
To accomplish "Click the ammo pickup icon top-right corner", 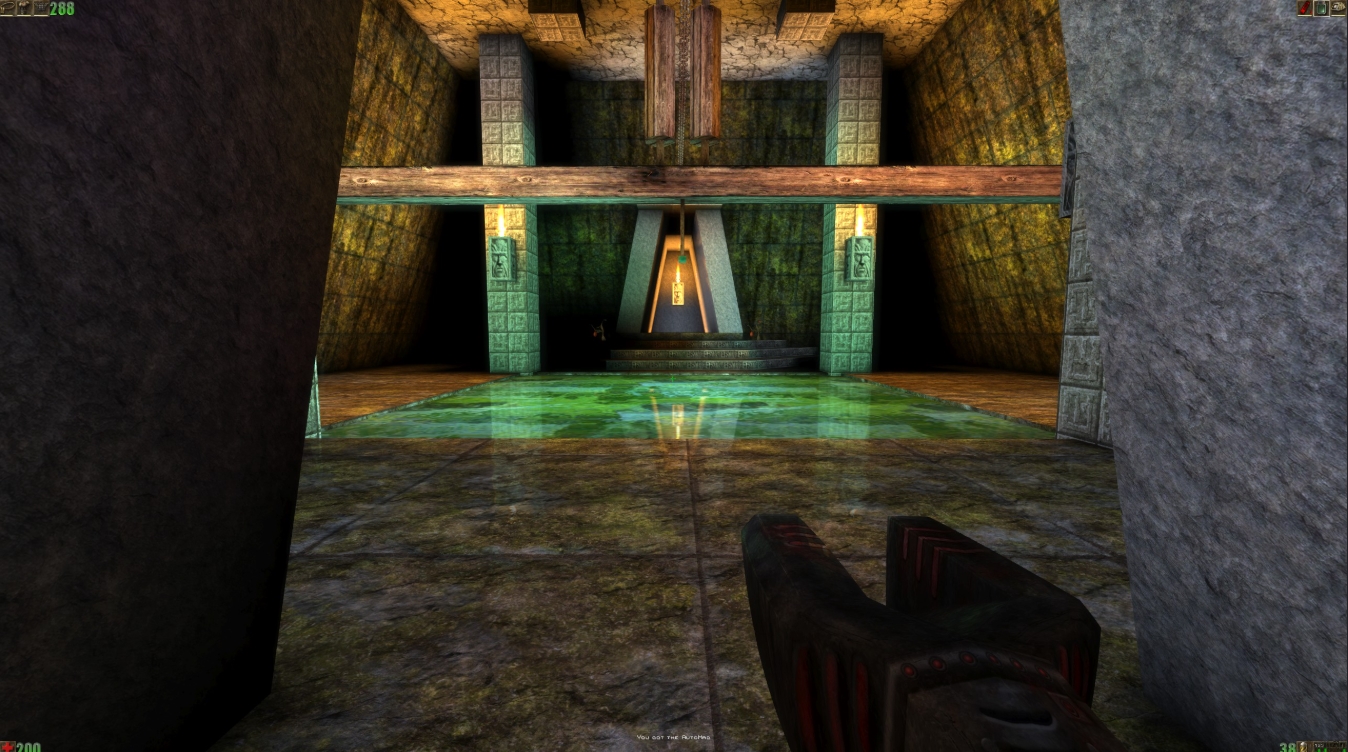I will click(x=1338, y=7).
